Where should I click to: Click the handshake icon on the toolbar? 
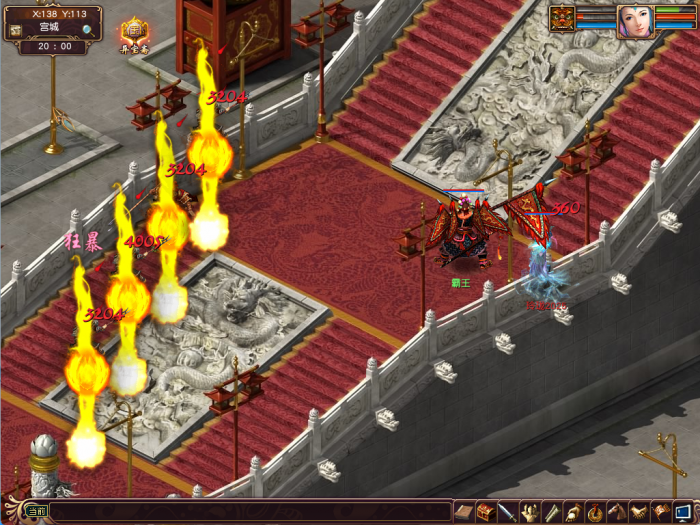[x=640, y=512]
